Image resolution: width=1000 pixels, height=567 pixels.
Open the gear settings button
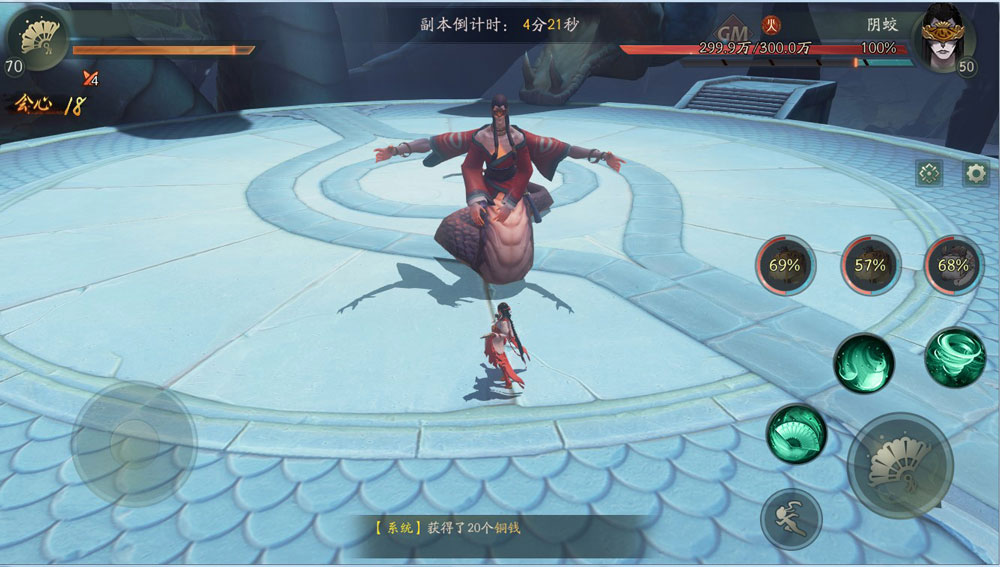[x=976, y=173]
